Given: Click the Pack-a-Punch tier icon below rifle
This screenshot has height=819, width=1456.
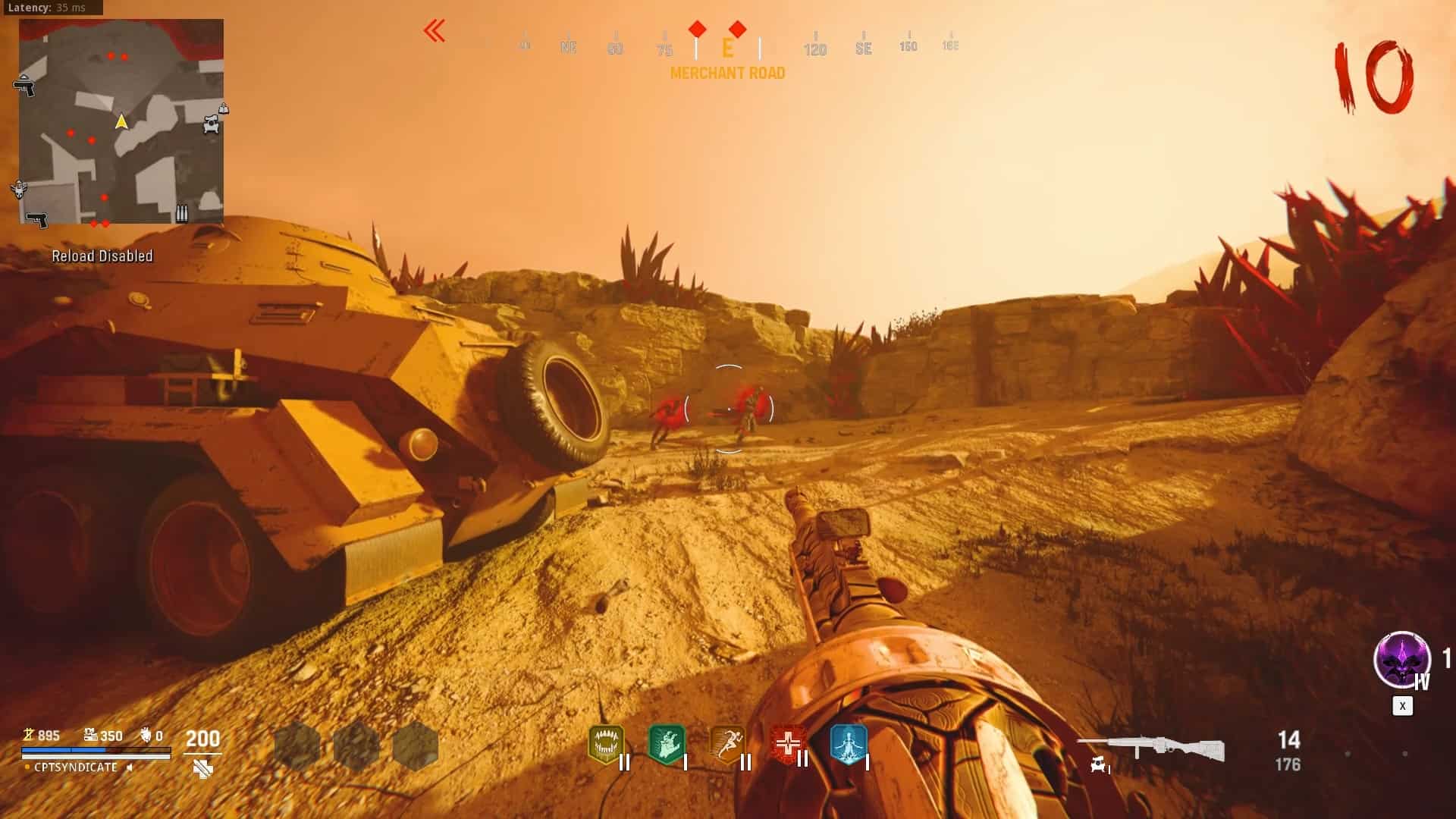Looking at the screenshot, I should pos(1098,765).
